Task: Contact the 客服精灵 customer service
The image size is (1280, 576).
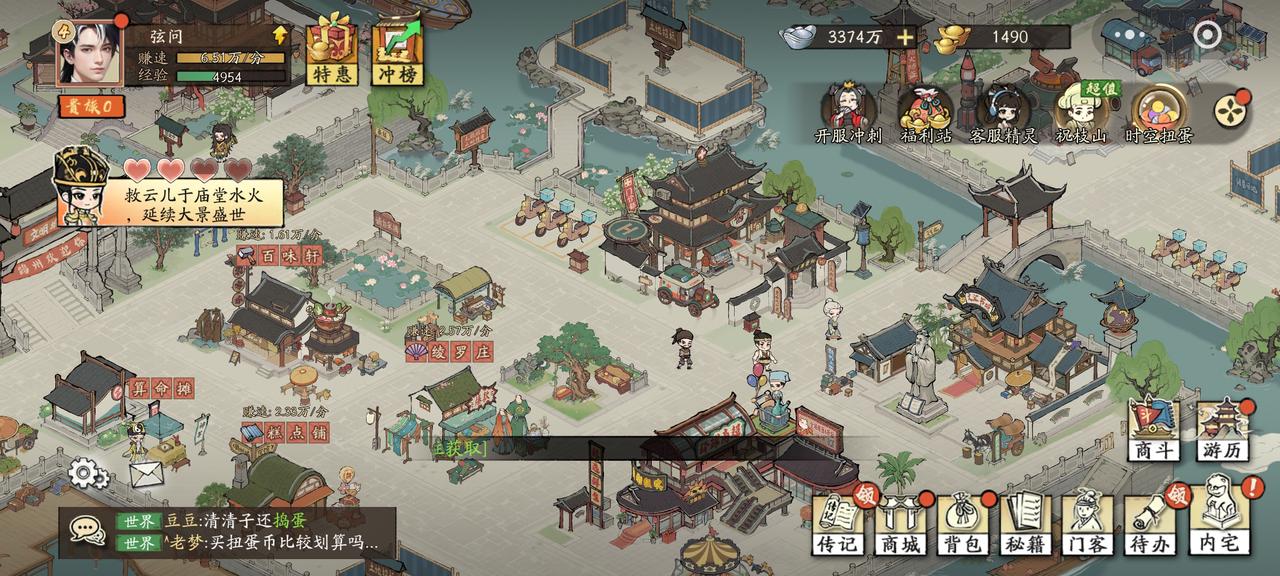Action: (x=1003, y=112)
